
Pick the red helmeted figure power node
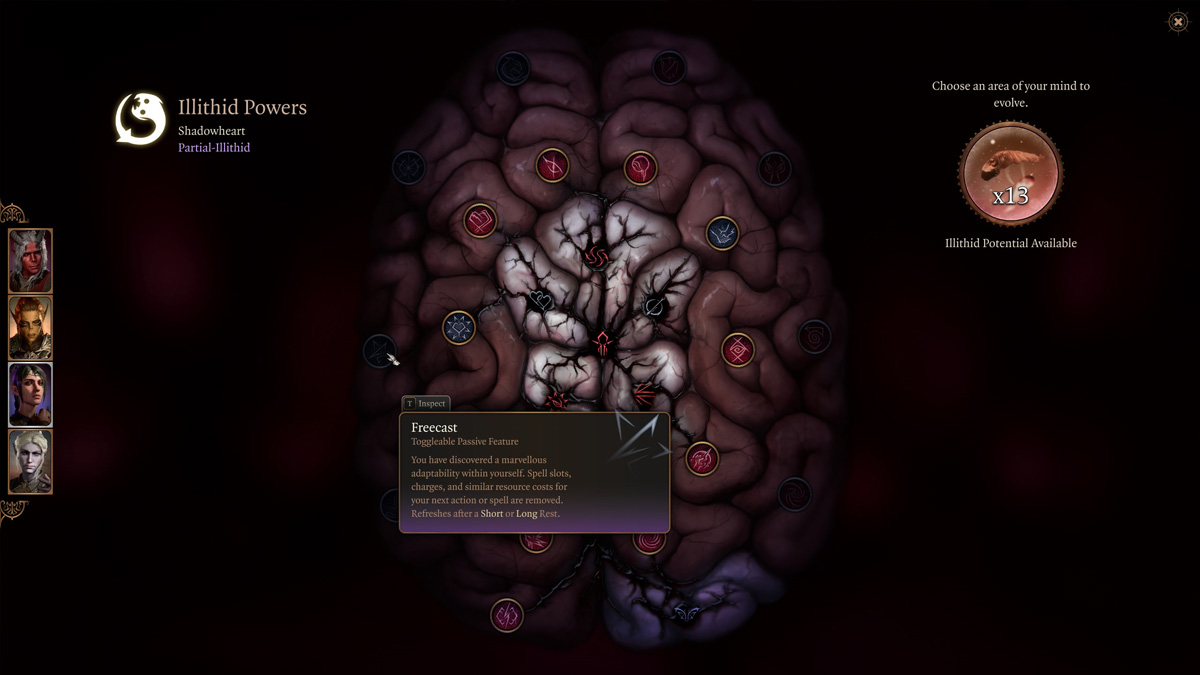coord(603,344)
